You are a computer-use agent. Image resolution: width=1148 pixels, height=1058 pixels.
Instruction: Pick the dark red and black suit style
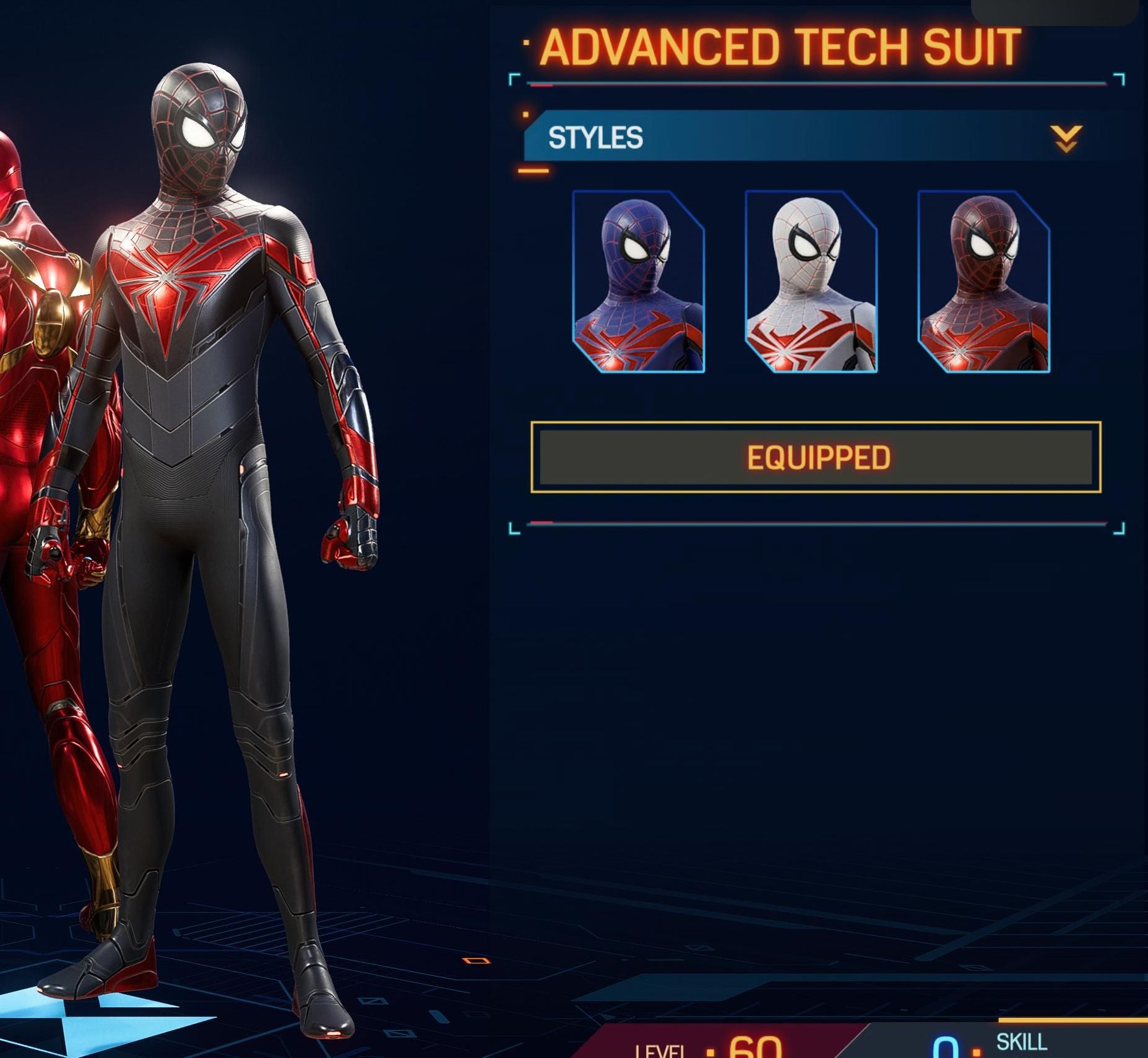(983, 282)
